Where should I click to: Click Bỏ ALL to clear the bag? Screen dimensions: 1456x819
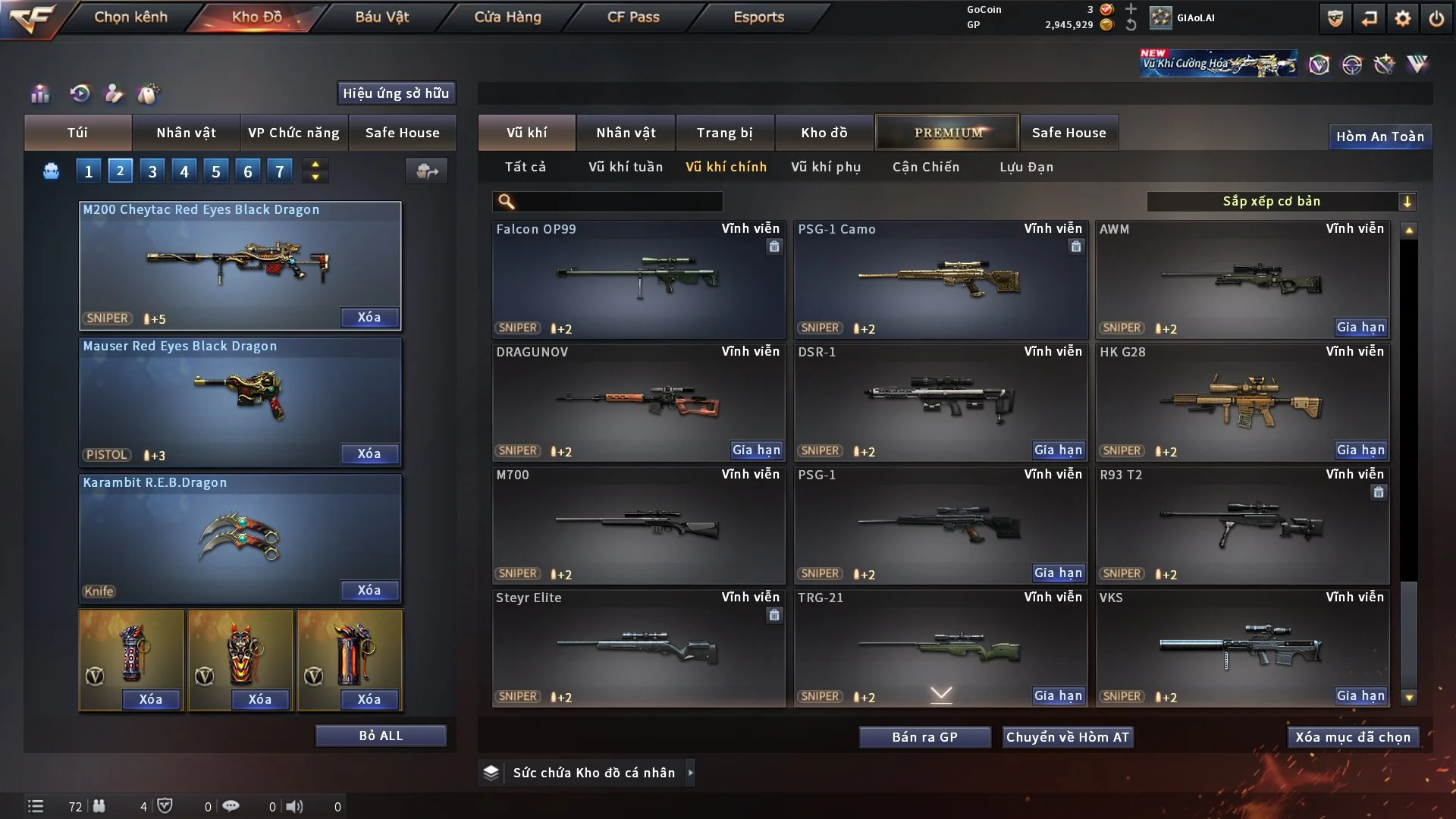pos(381,736)
